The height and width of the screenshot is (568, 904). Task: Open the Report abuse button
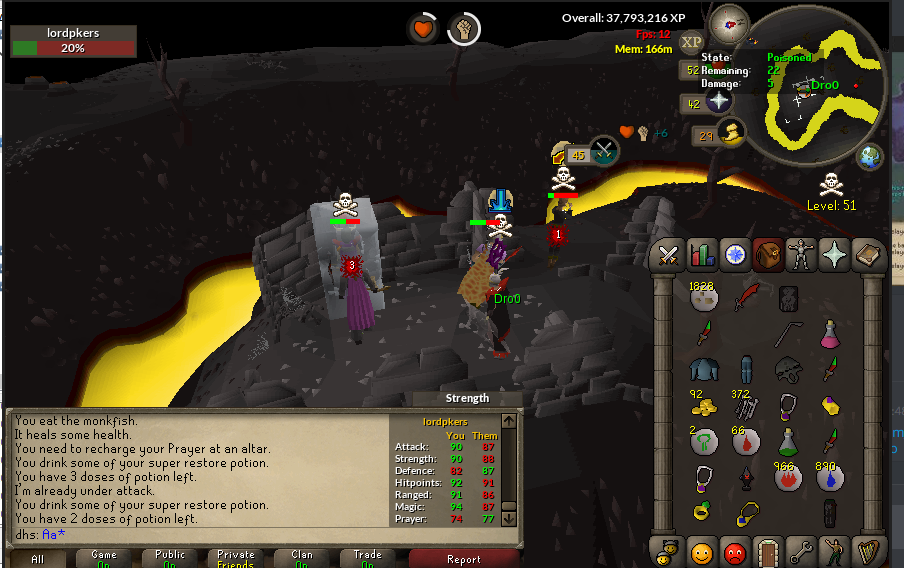(x=463, y=559)
